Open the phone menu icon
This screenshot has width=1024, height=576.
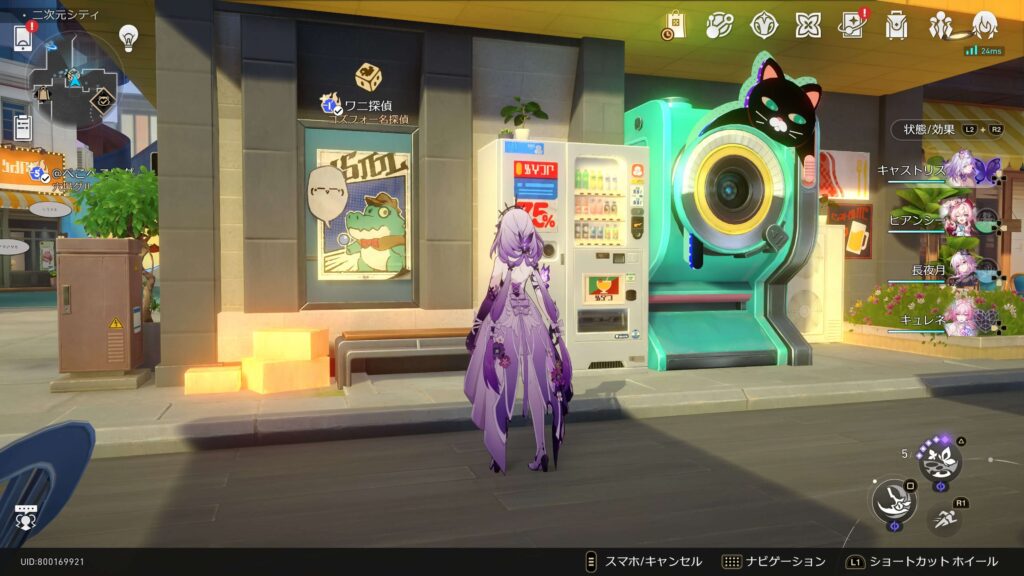23,37
